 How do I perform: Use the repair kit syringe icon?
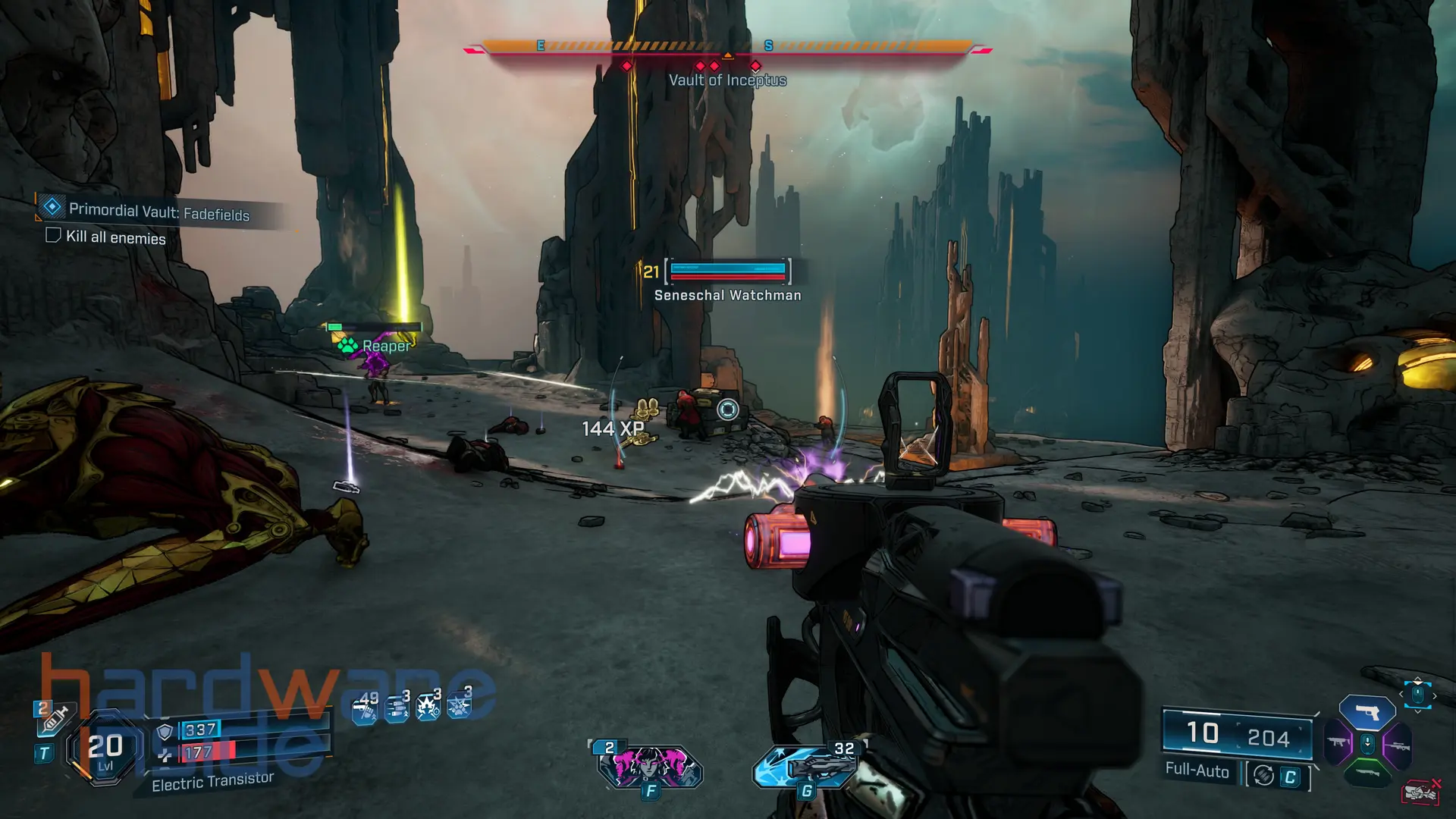coord(55,717)
